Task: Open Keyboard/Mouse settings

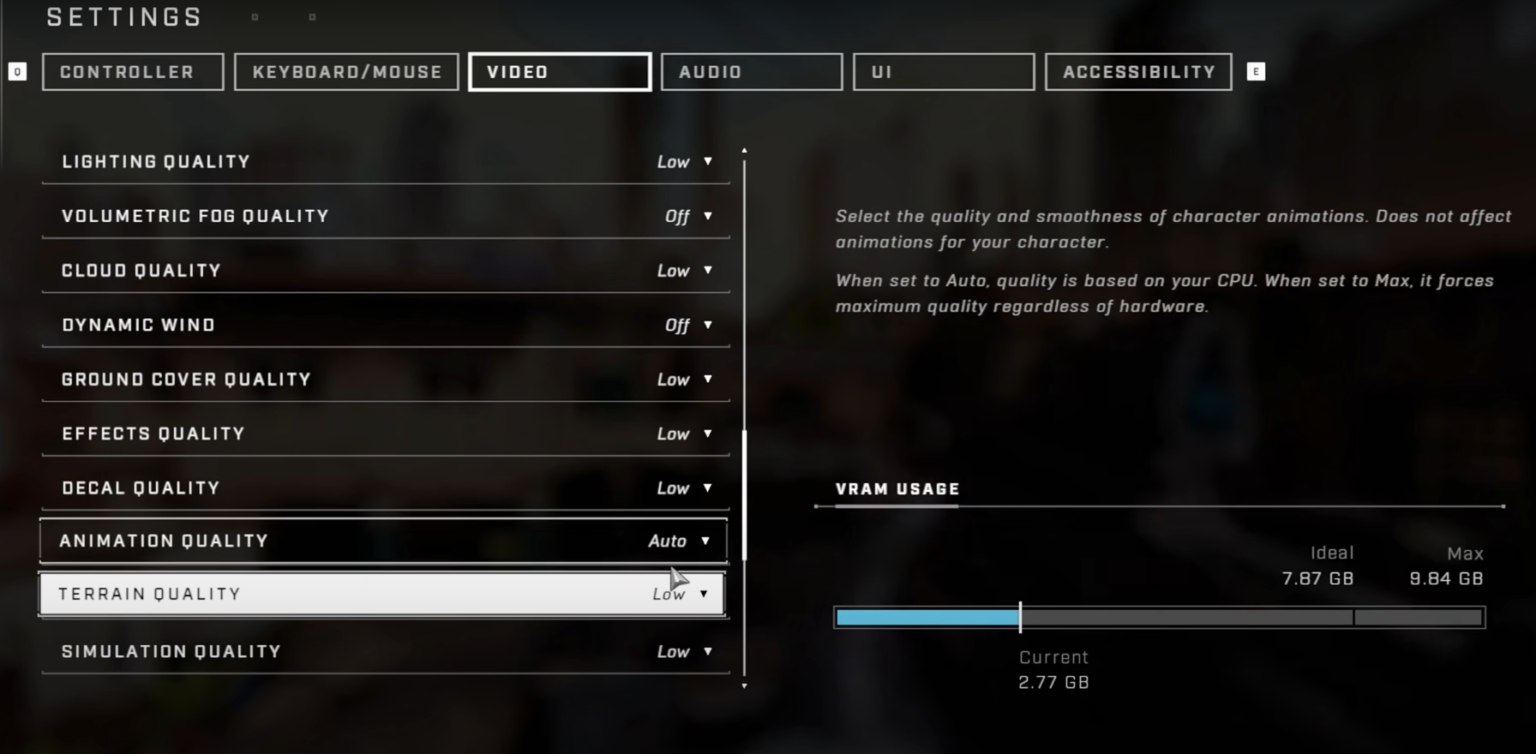Action: tap(346, 71)
